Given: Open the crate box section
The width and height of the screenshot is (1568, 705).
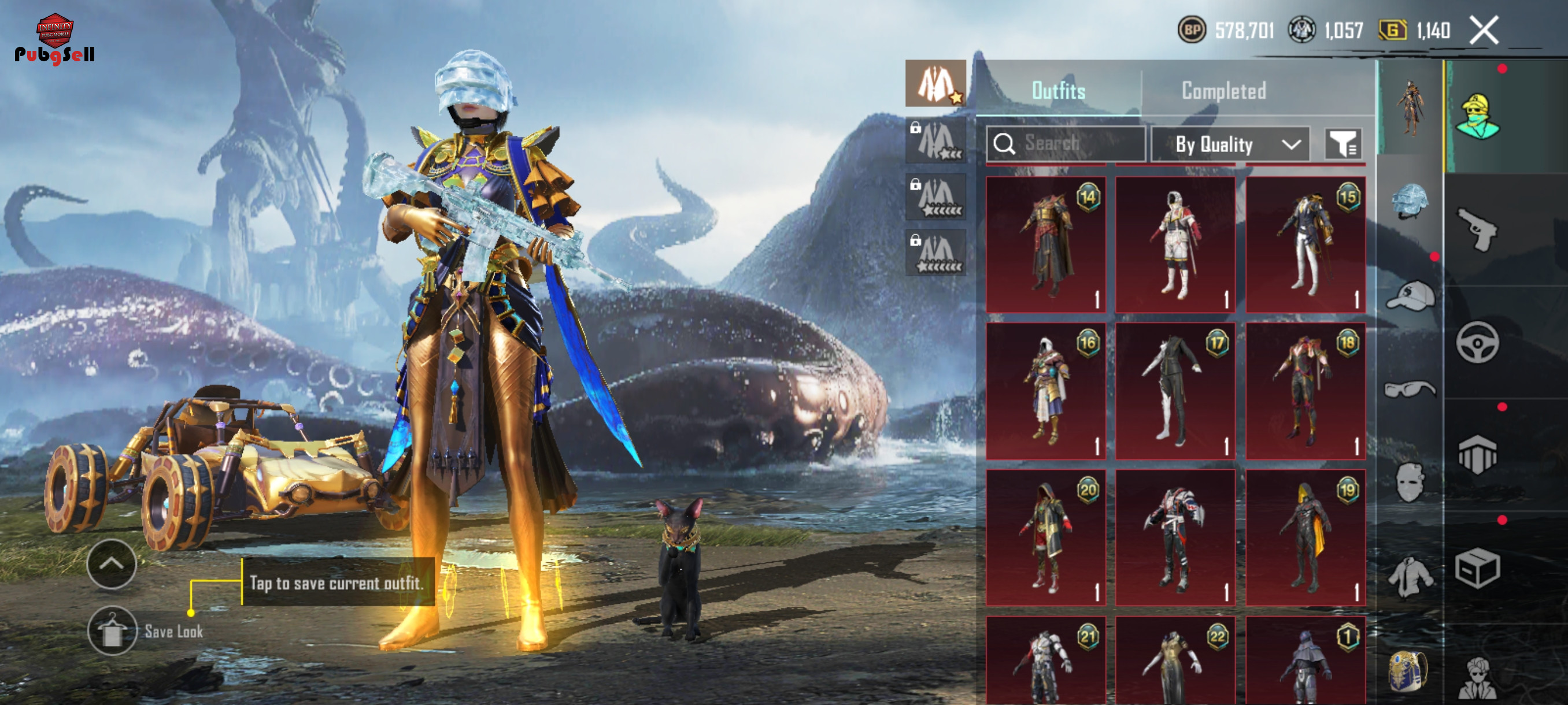Looking at the screenshot, I should (x=1478, y=568).
